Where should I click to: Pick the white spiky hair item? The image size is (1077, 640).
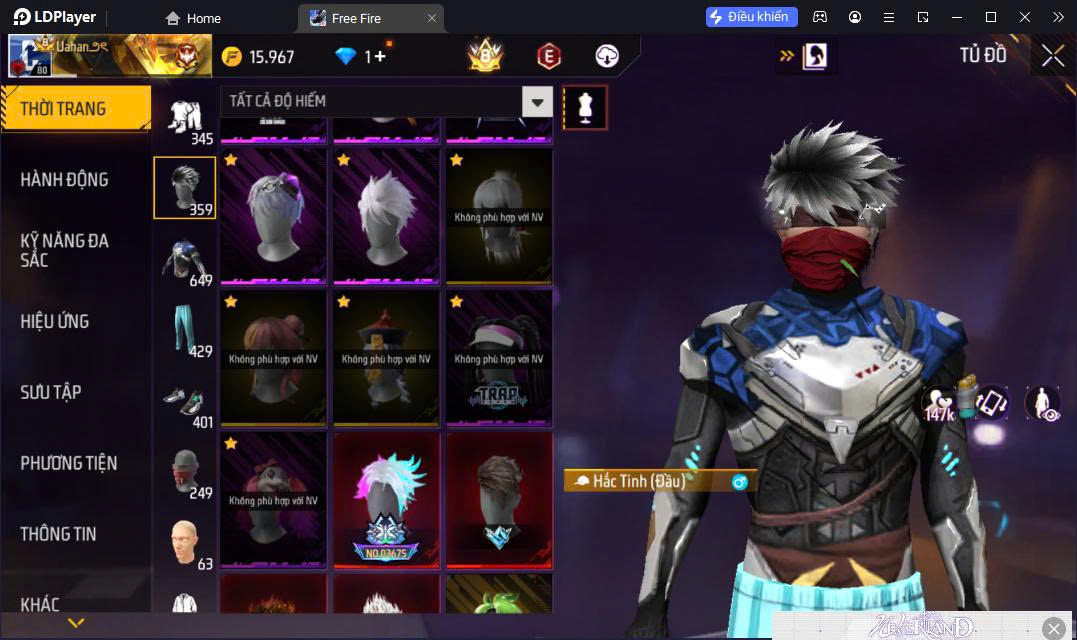click(x=386, y=215)
